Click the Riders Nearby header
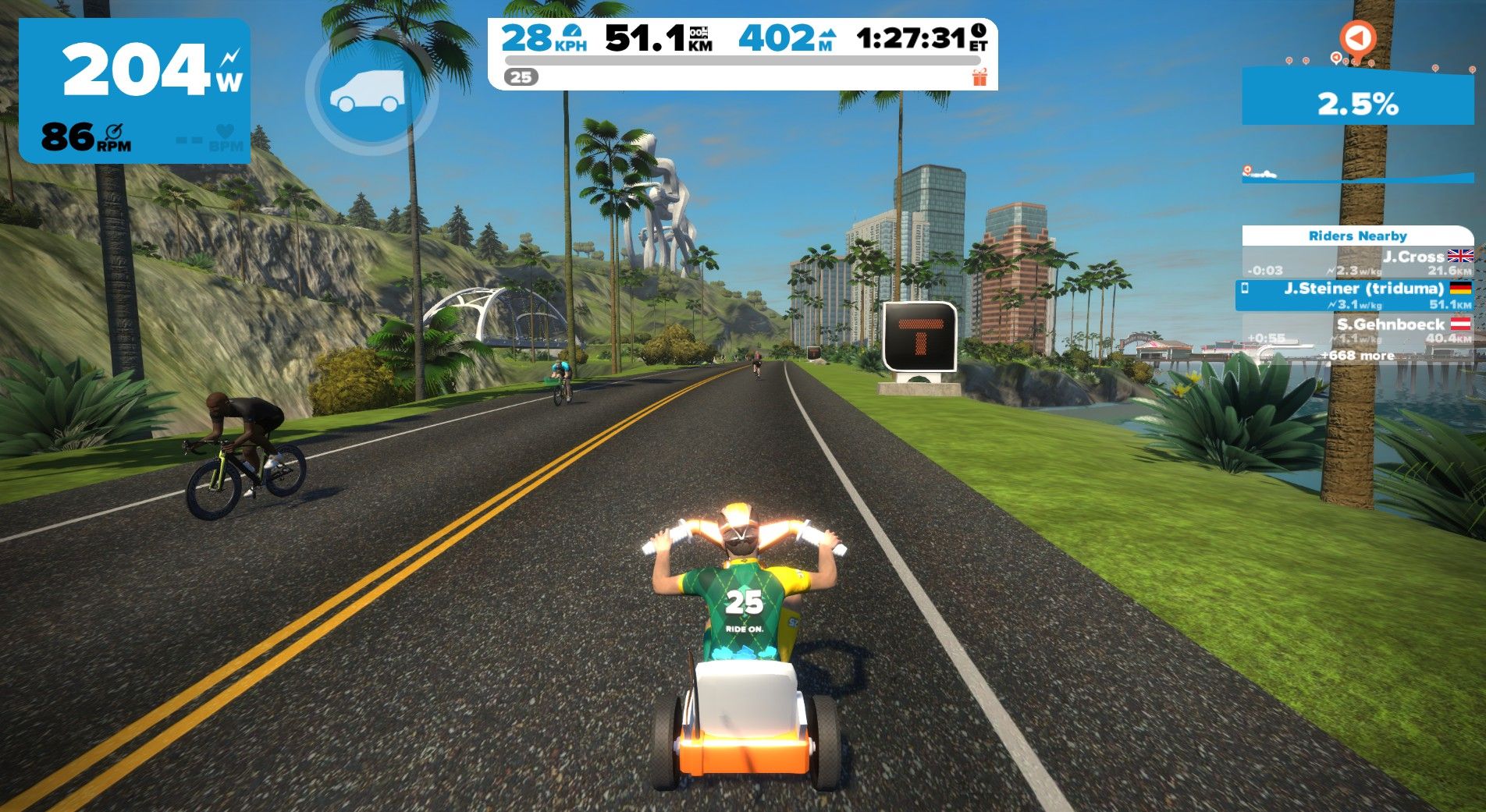 tap(1357, 236)
